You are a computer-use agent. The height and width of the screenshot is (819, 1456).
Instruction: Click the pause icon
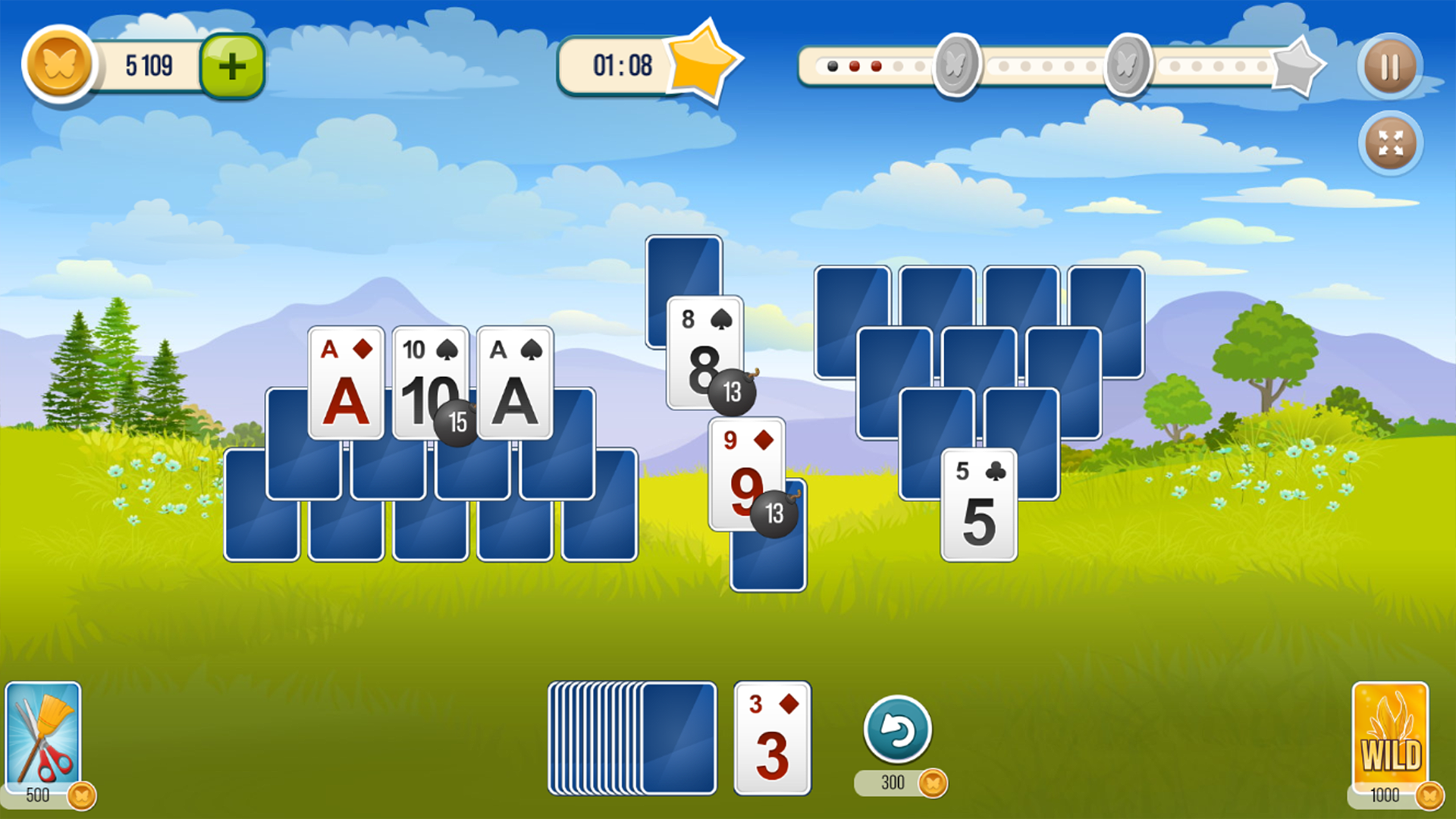(x=1390, y=67)
